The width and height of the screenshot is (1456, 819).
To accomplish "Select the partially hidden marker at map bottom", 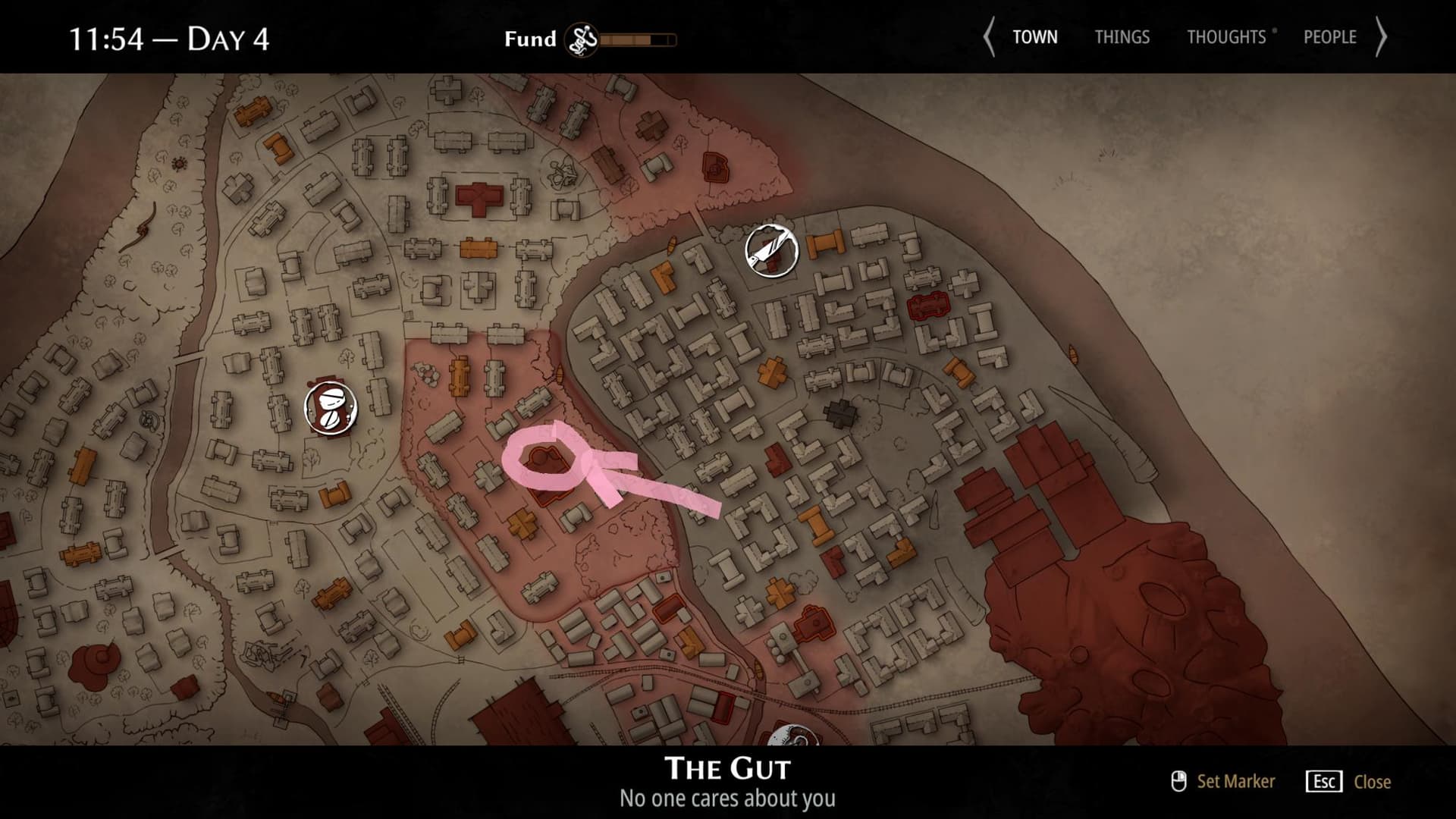I will coord(792,736).
